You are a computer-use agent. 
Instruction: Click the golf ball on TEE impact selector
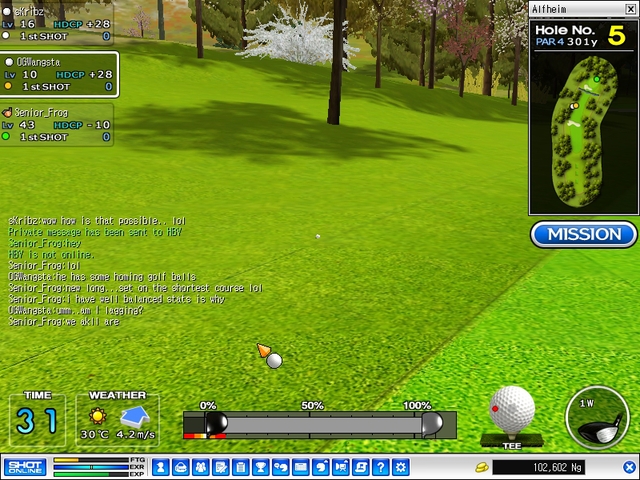511,411
